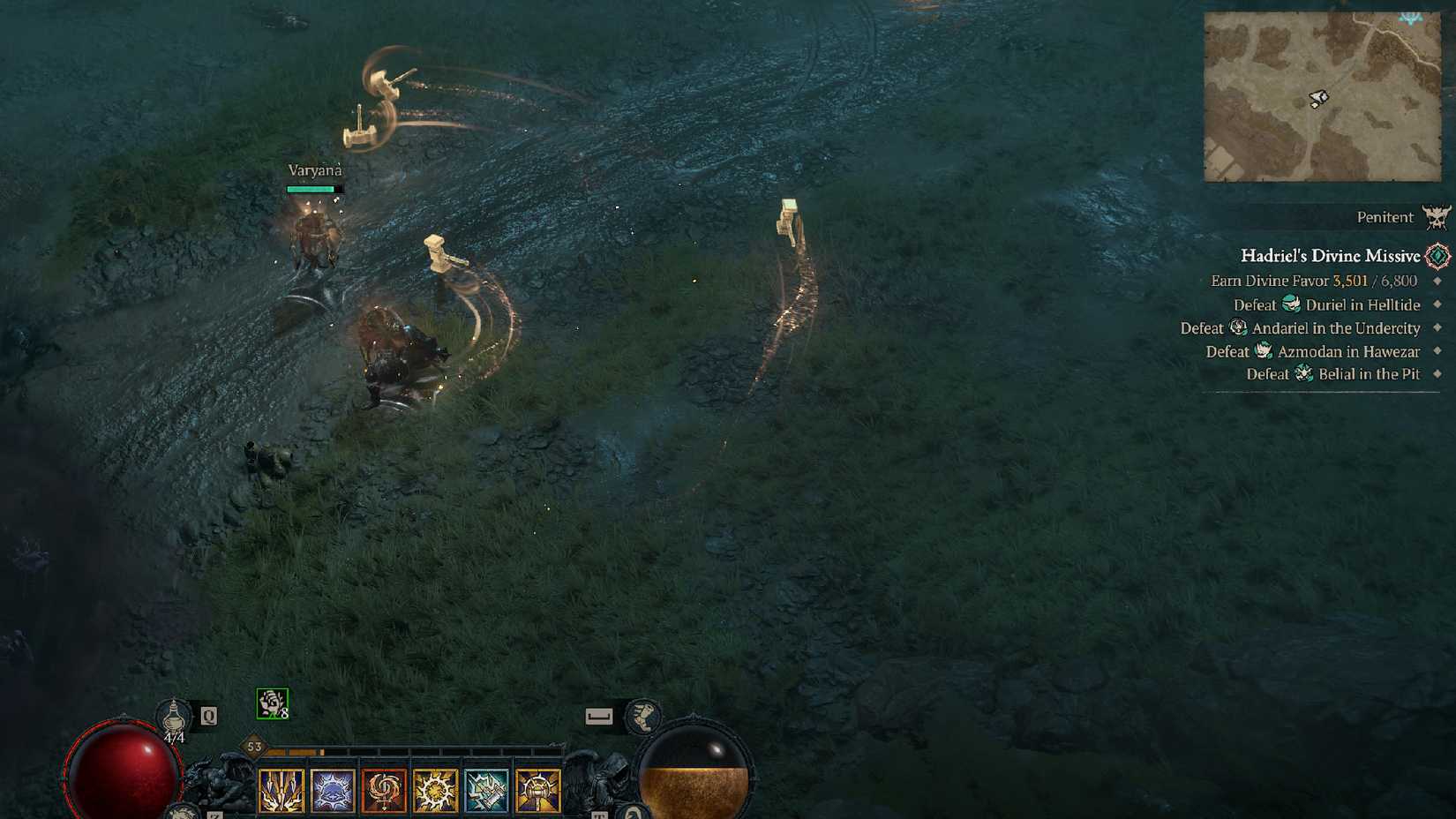Cast the fiery swirl skill from the skill bar
This screenshot has height=819, width=1456.
click(384, 789)
